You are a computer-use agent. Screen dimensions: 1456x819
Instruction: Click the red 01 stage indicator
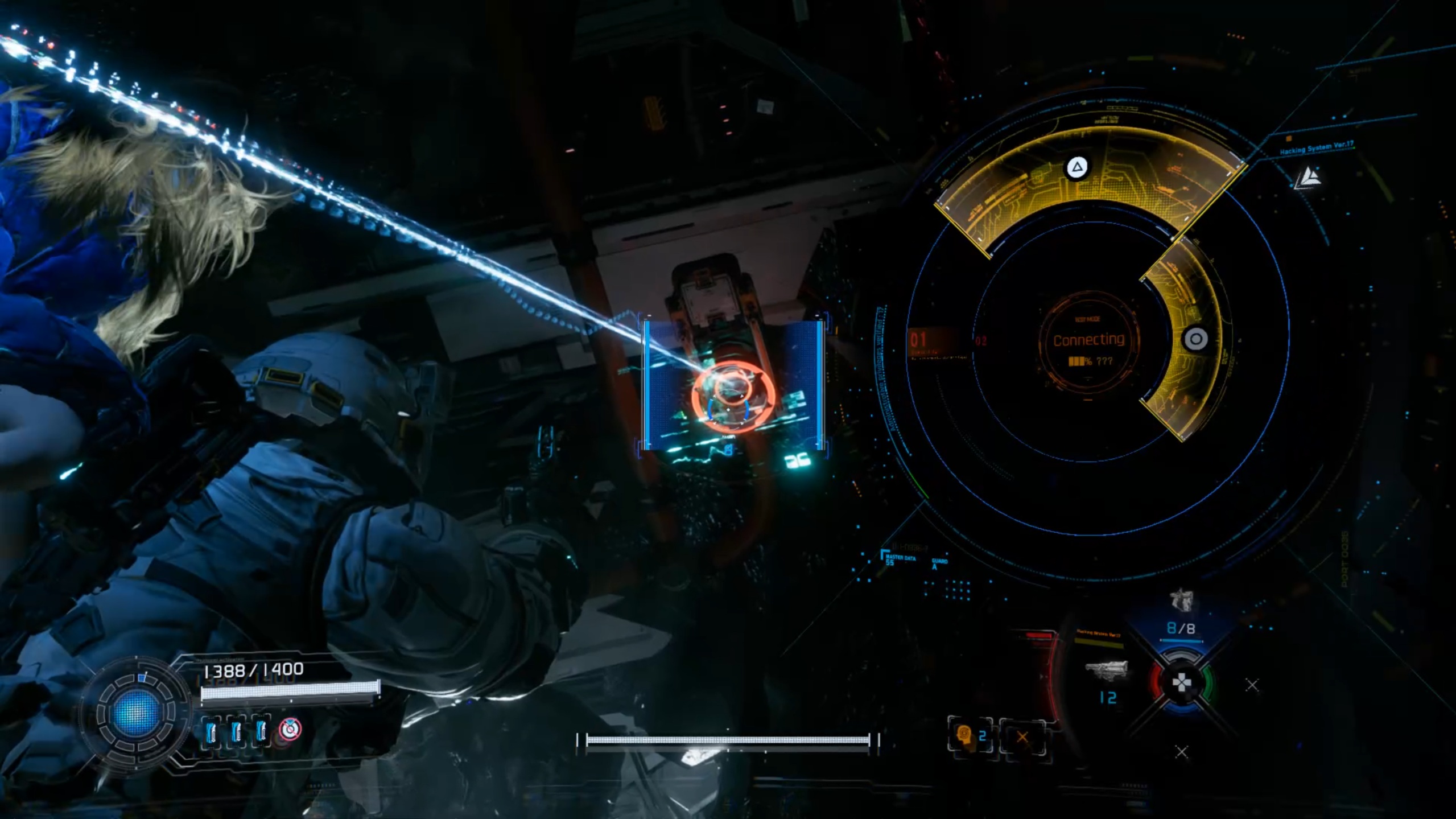click(x=919, y=340)
